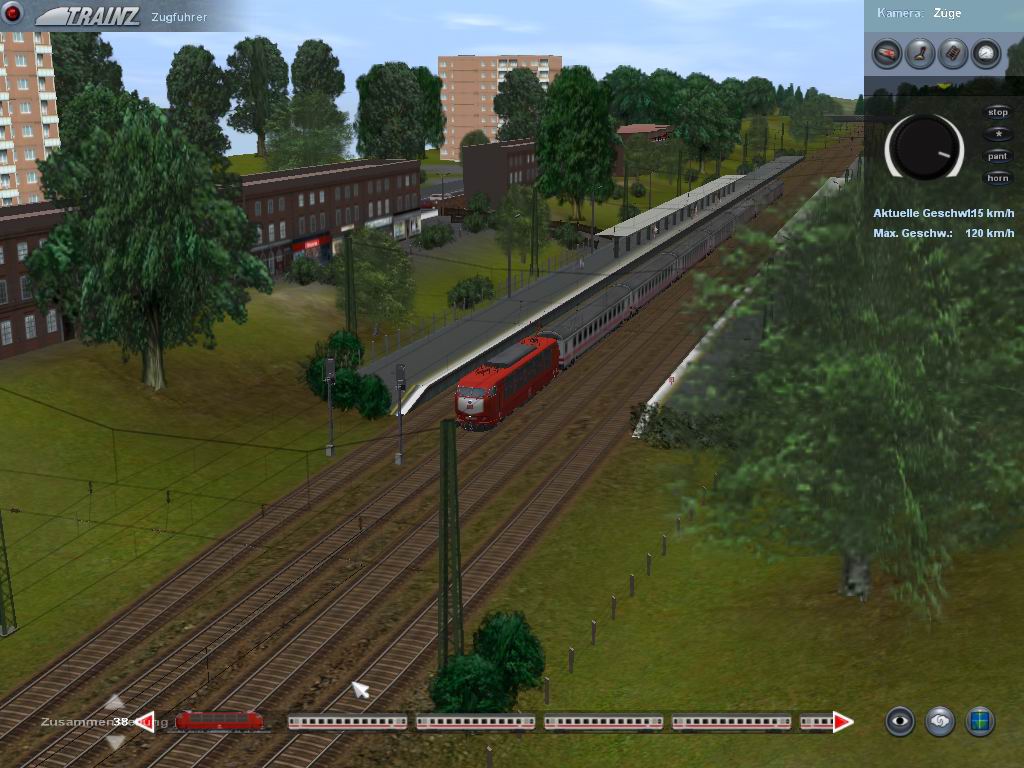Click the waybill cargo icon button

pyautogui.click(x=953, y=53)
